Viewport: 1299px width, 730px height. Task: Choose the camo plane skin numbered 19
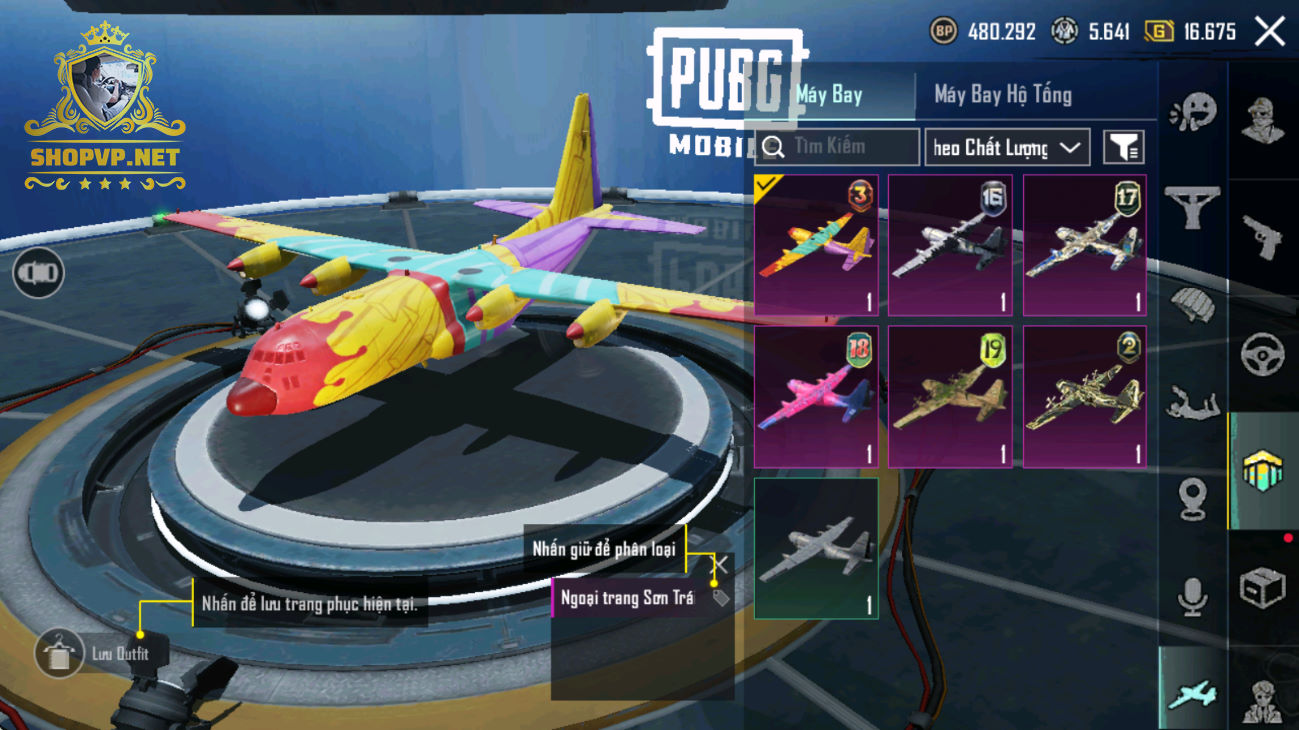[950, 397]
